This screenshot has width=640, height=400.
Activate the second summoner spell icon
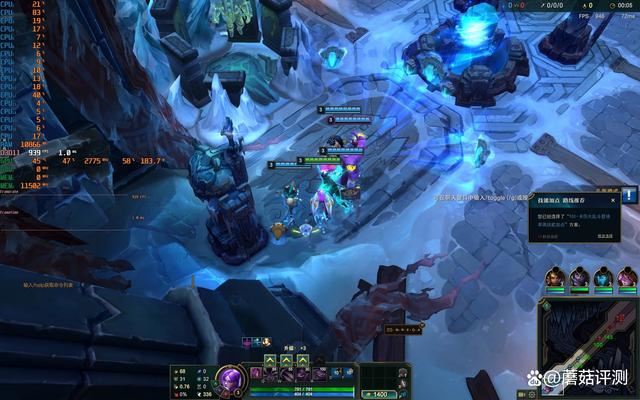click(x=346, y=373)
